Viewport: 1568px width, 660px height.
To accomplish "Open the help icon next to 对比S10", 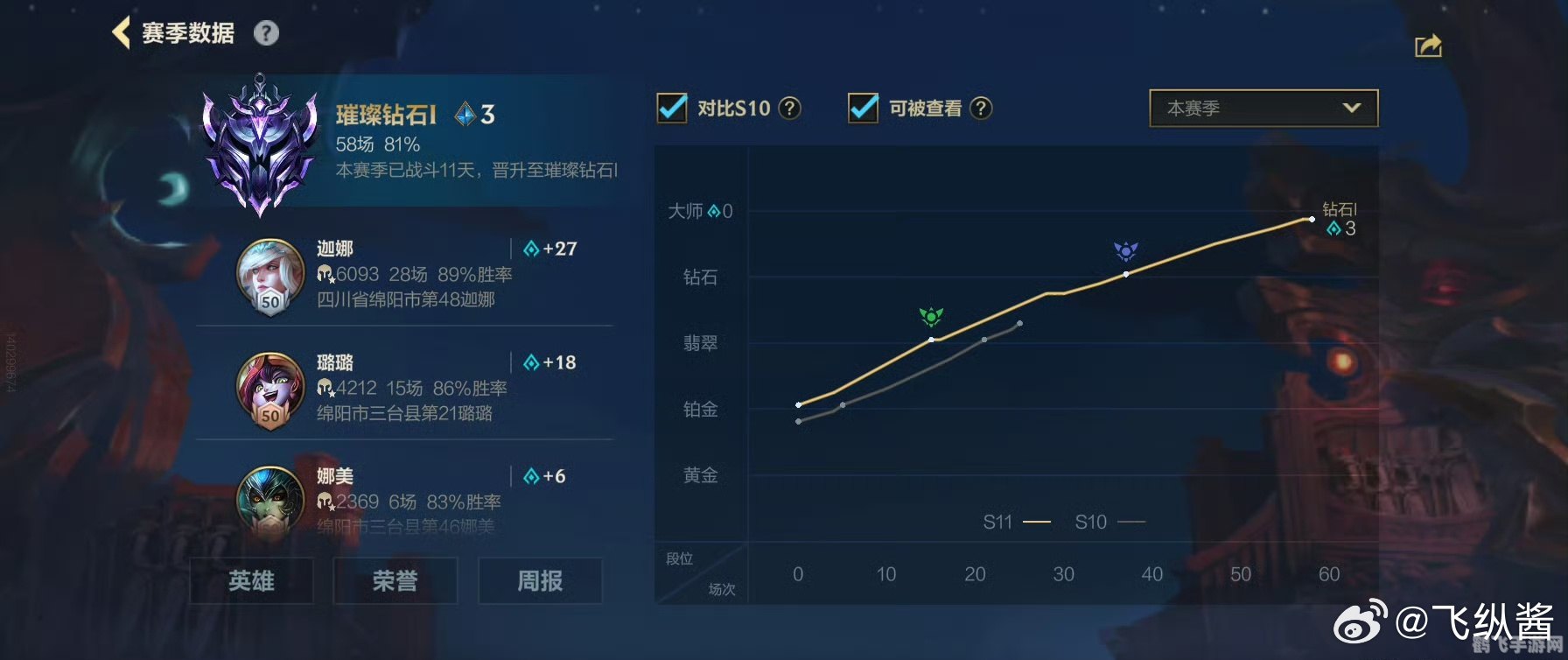I will (788, 109).
